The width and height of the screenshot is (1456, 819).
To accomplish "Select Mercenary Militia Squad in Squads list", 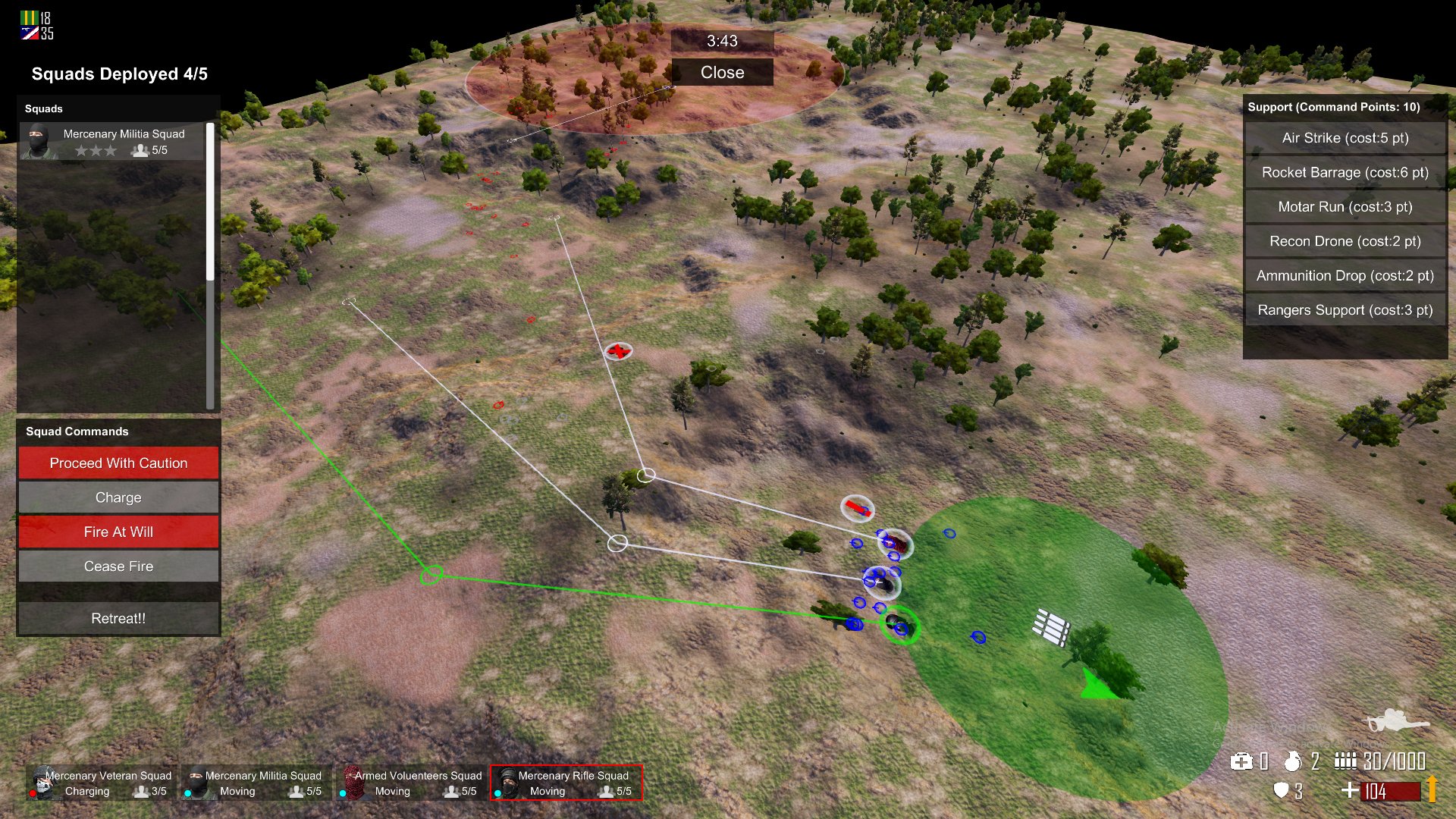I will pyautogui.click(x=112, y=142).
